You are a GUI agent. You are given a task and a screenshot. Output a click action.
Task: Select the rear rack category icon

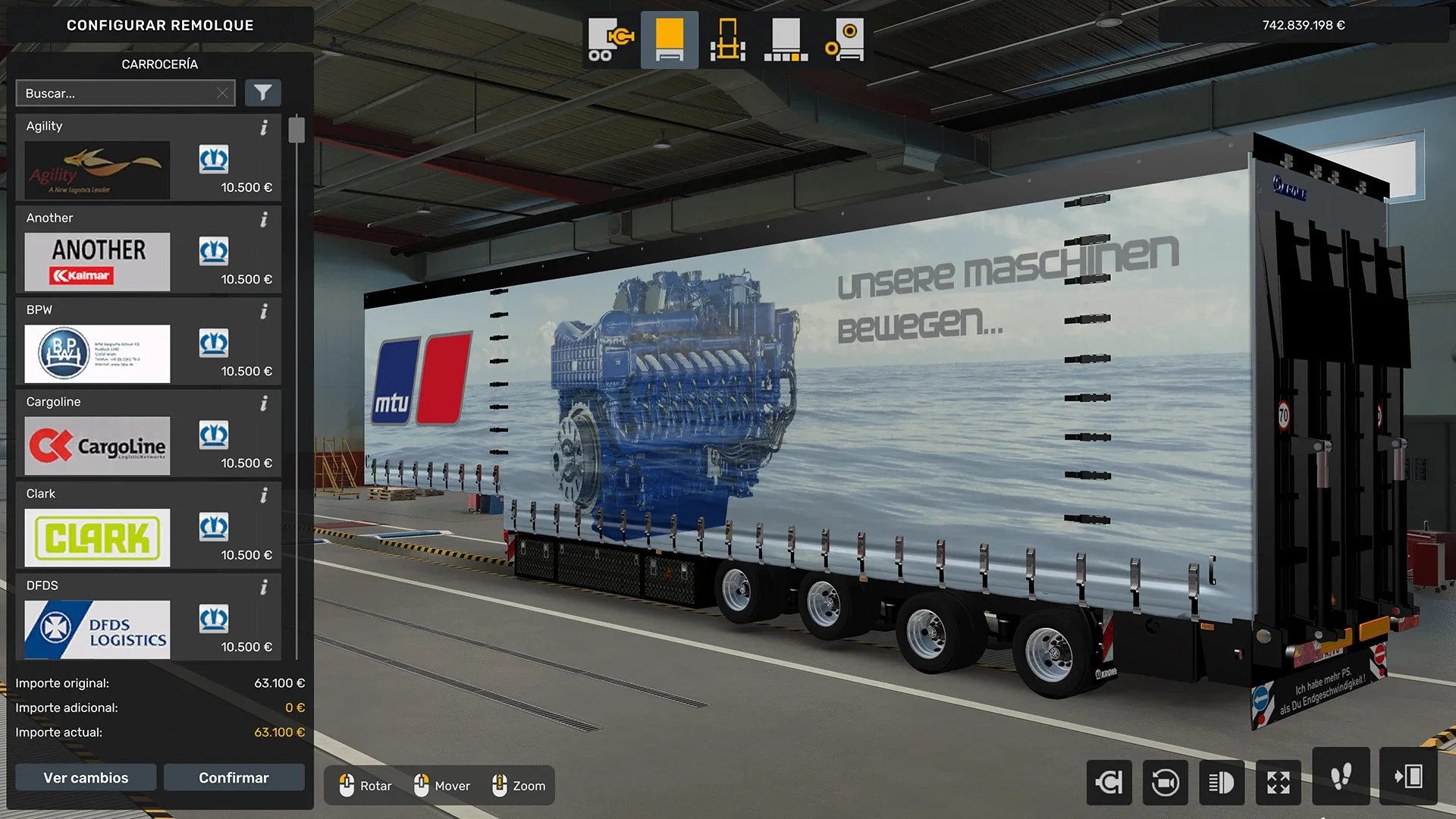click(726, 39)
